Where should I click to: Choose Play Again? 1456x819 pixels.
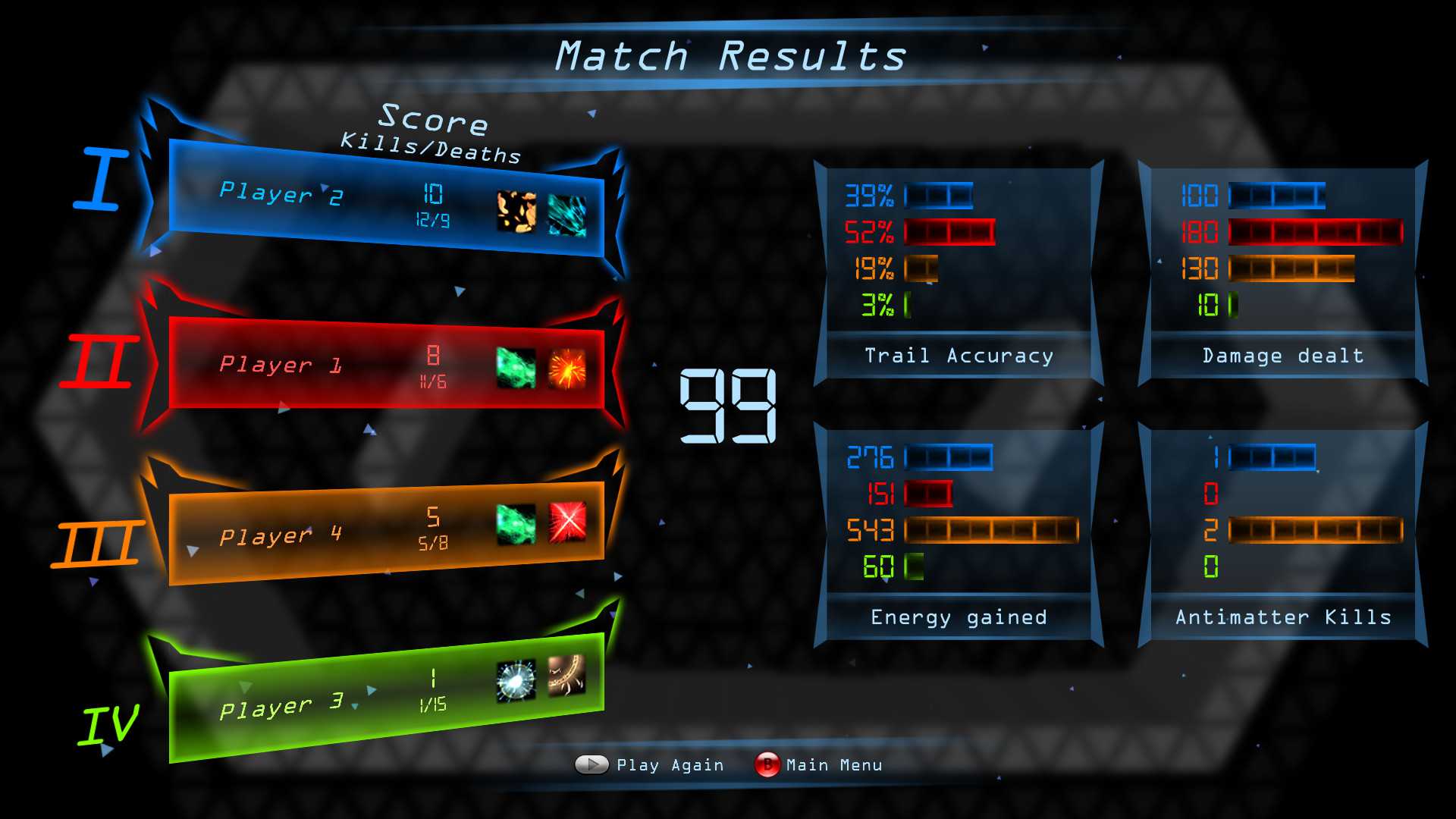(651, 764)
